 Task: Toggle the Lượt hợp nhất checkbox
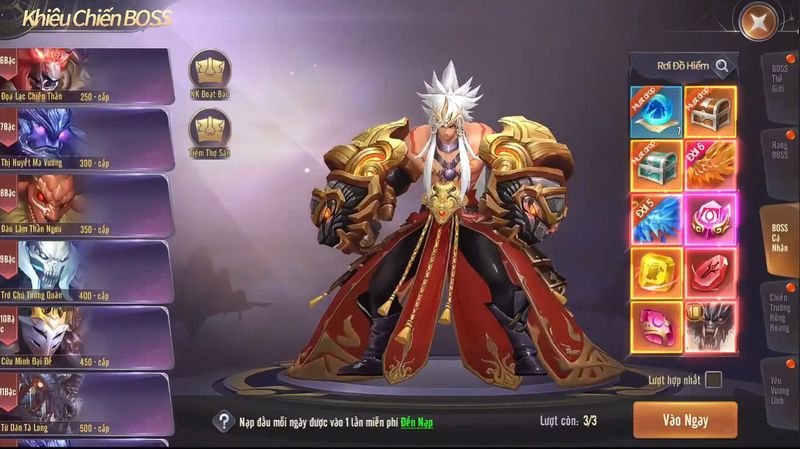[713, 379]
